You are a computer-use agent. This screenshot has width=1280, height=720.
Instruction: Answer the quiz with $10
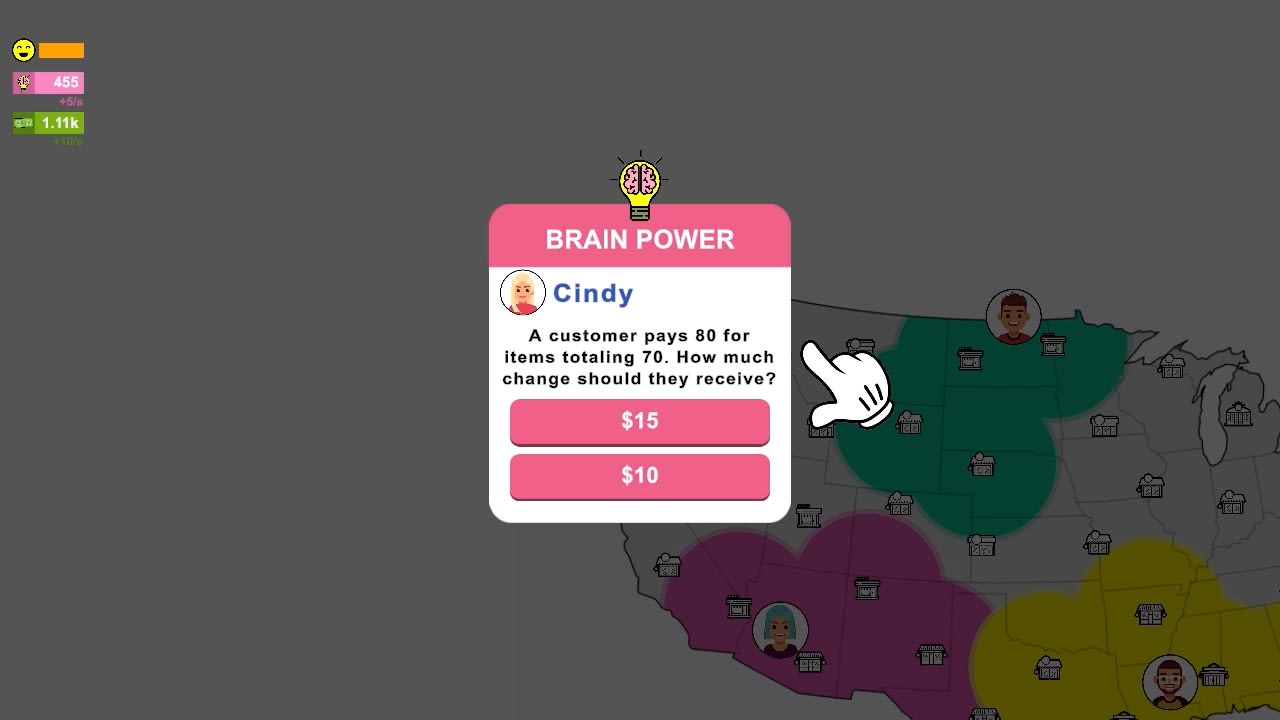click(x=639, y=476)
